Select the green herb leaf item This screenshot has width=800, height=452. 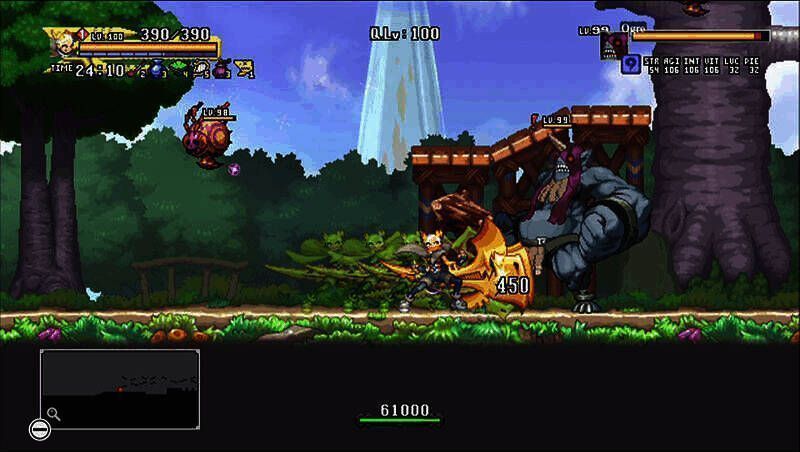tap(179, 70)
